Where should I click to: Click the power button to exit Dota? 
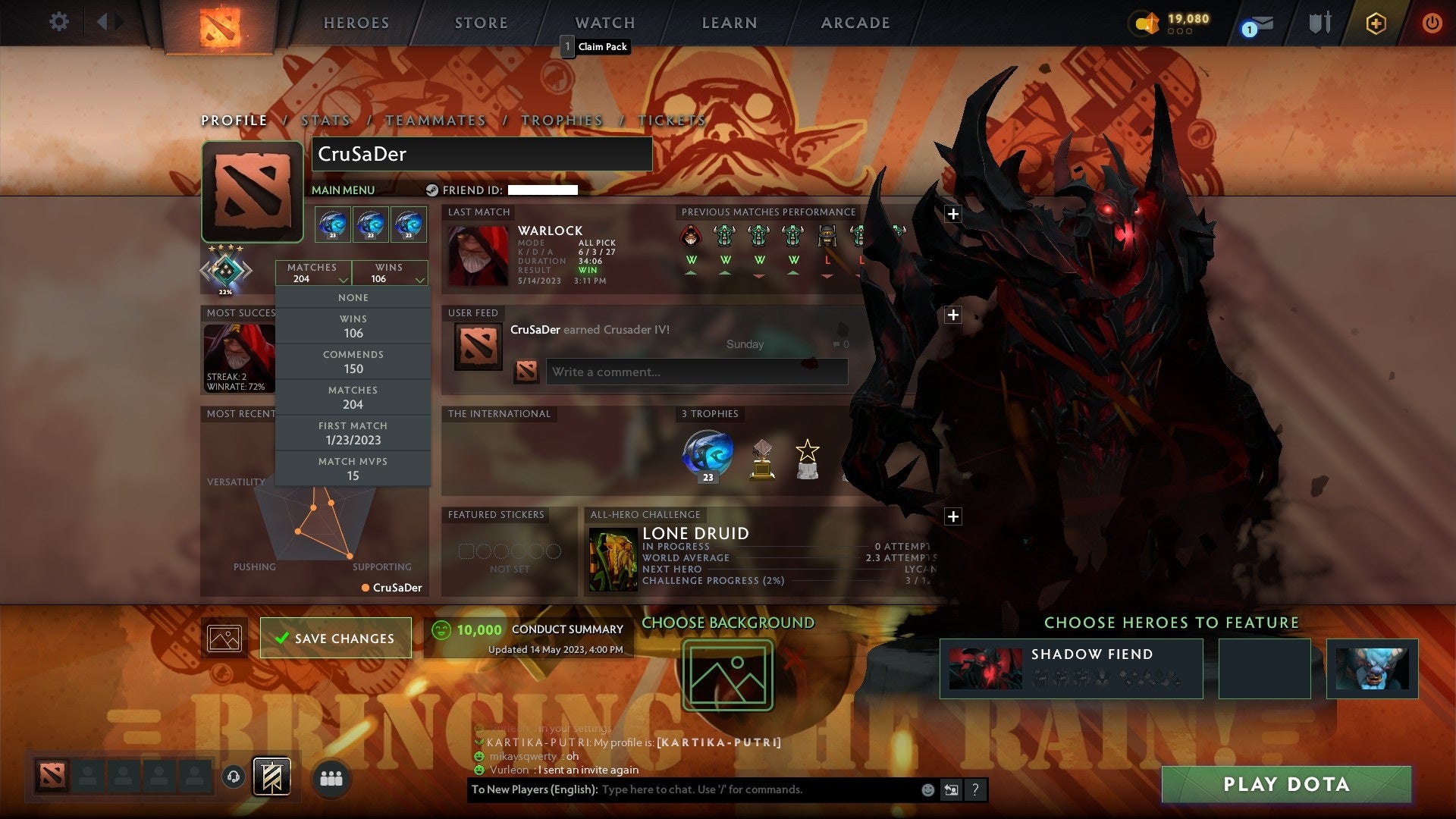(x=1432, y=23)
